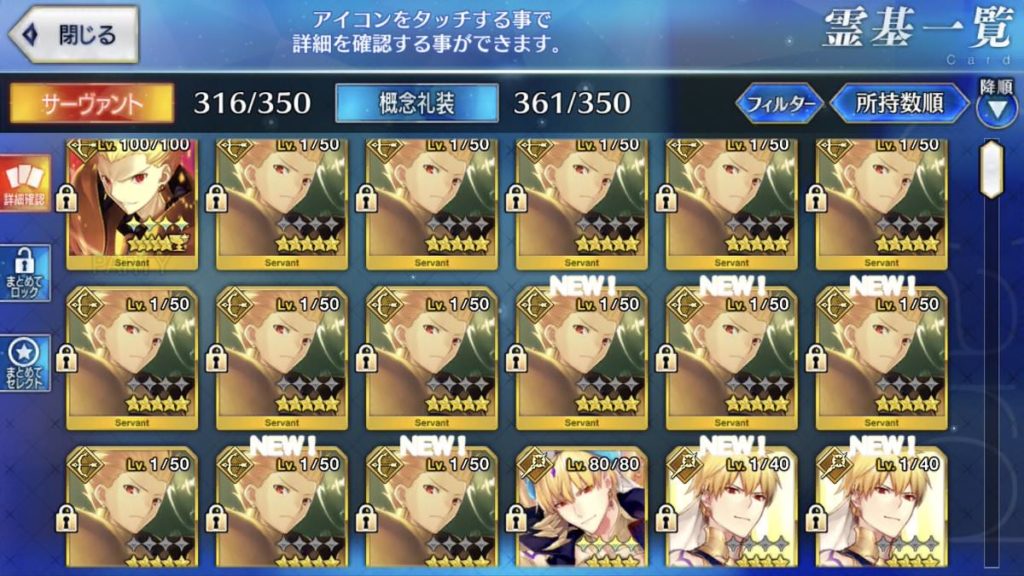Open the フィルター filter options
1024x576 pixels.
pyautogui.click(x=780, y=103)
